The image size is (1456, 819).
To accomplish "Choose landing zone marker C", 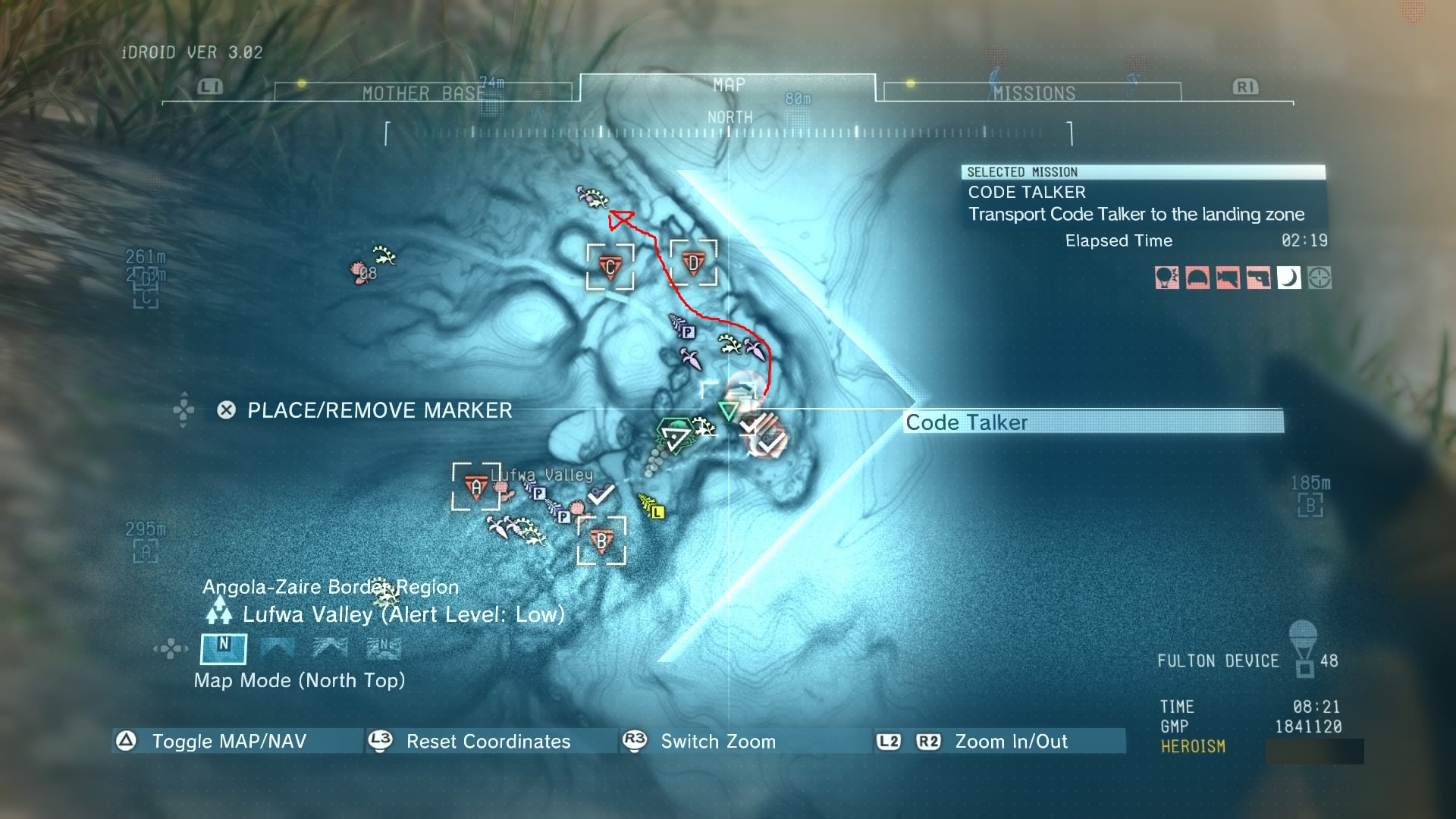I will (610, 267).
